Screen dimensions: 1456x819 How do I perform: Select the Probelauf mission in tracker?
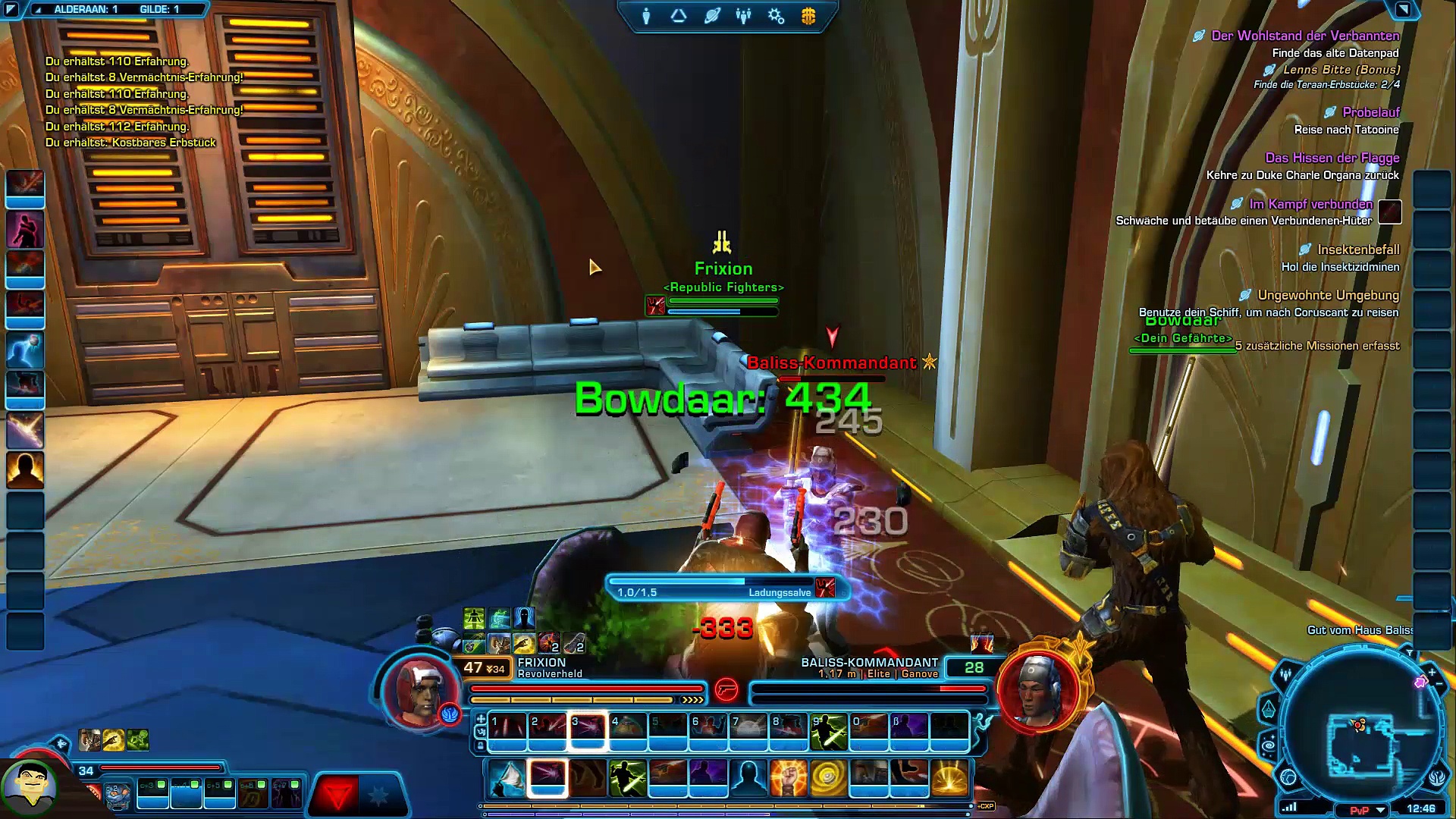1370,112
